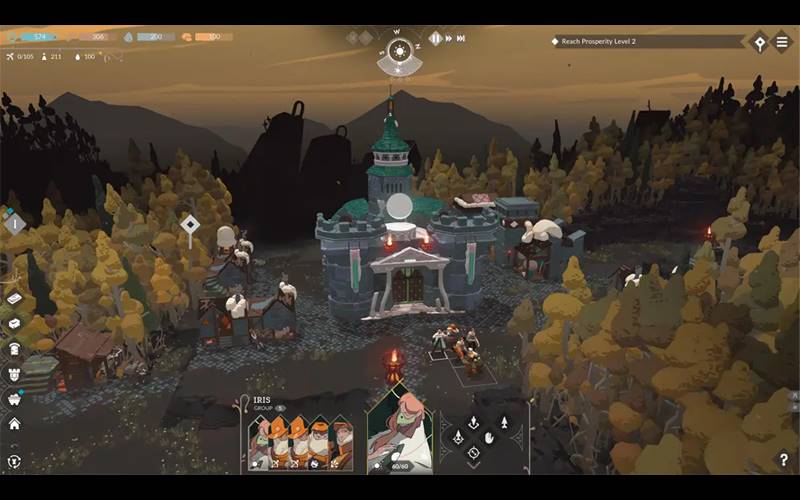Click the bottom circular button in left toolbar

(14, 461)
